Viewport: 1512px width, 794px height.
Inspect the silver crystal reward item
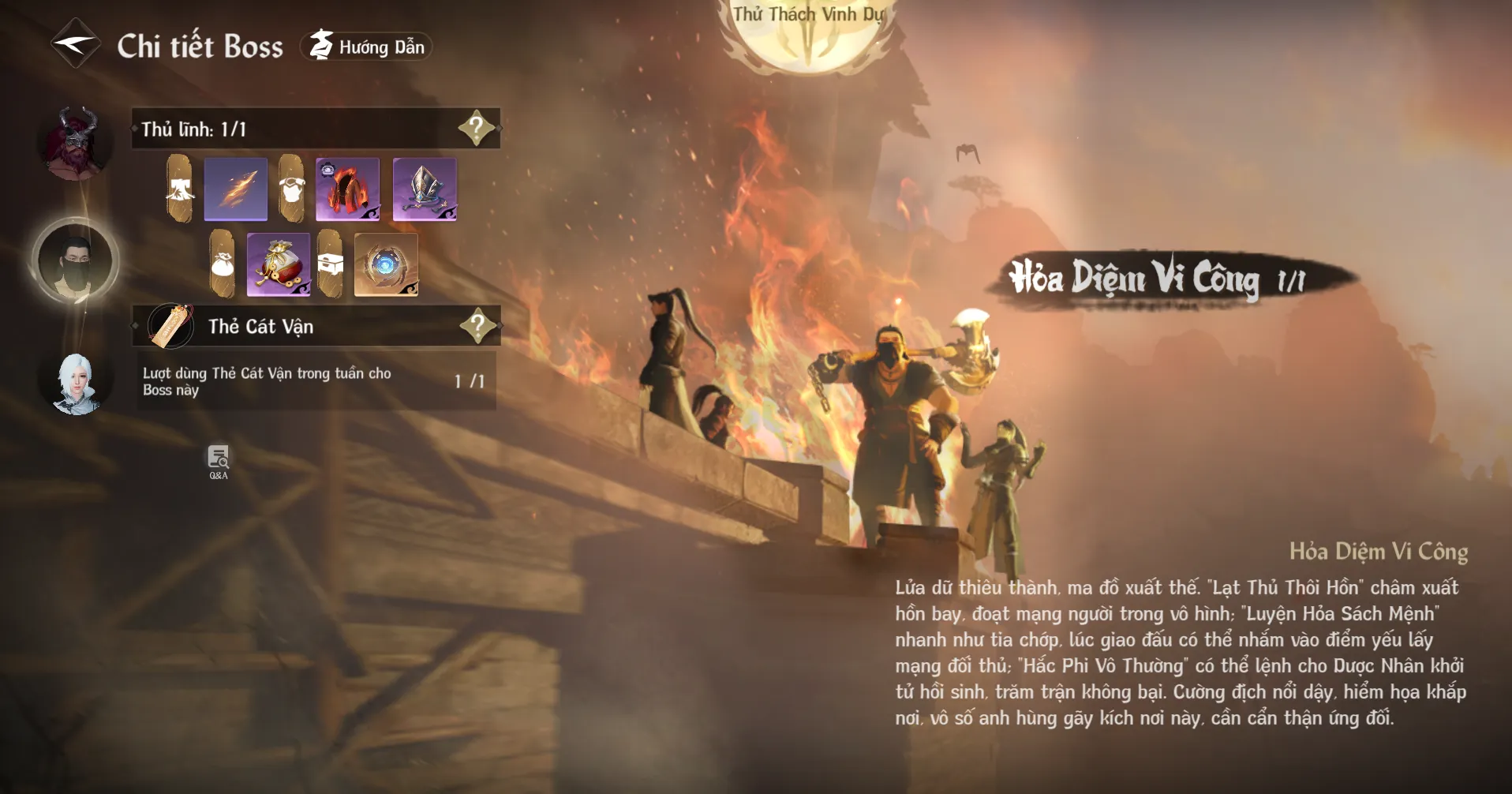point(425,189)
